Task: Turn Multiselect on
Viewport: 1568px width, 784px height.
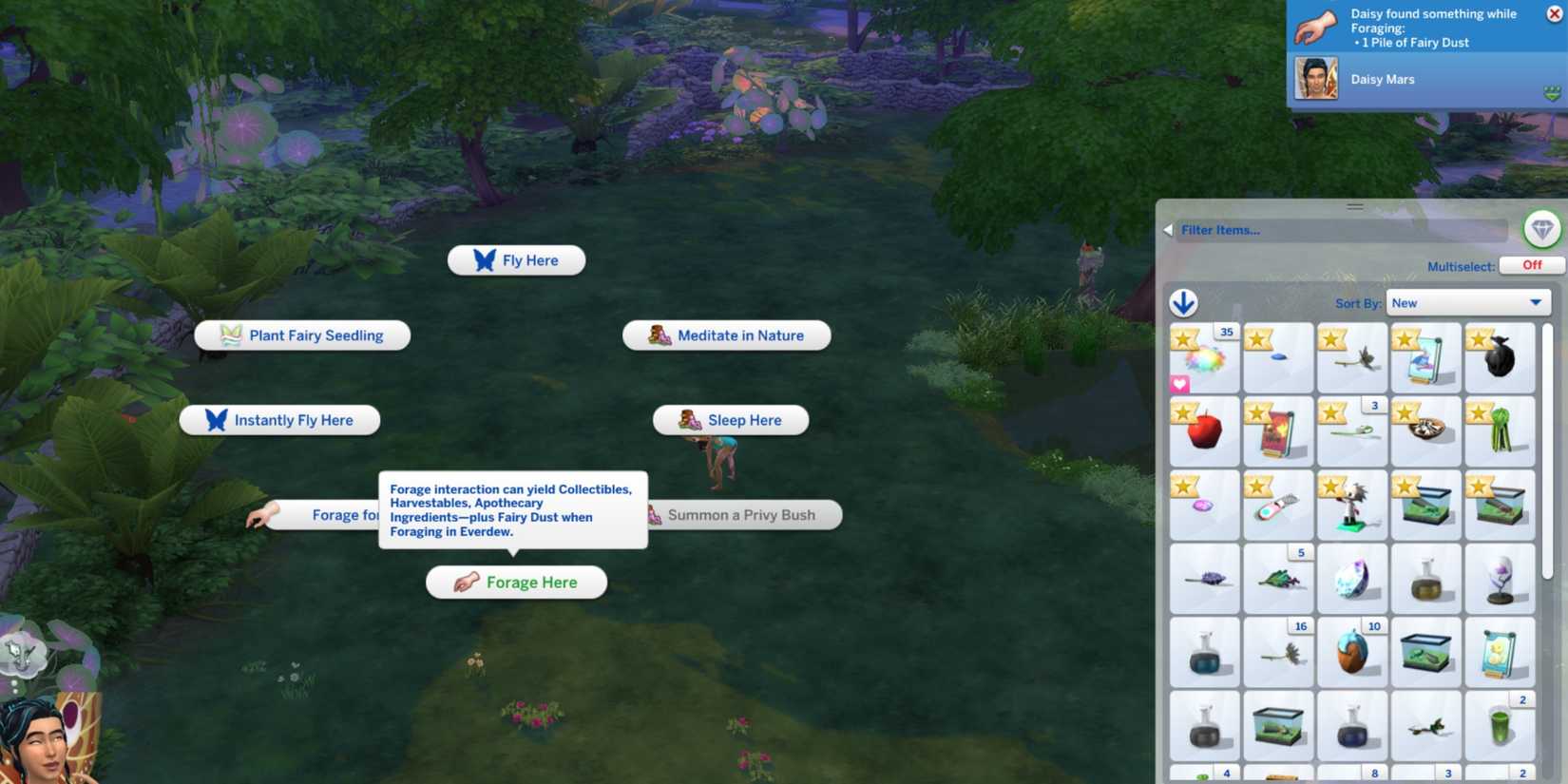Action: (x=1531, y=265)
